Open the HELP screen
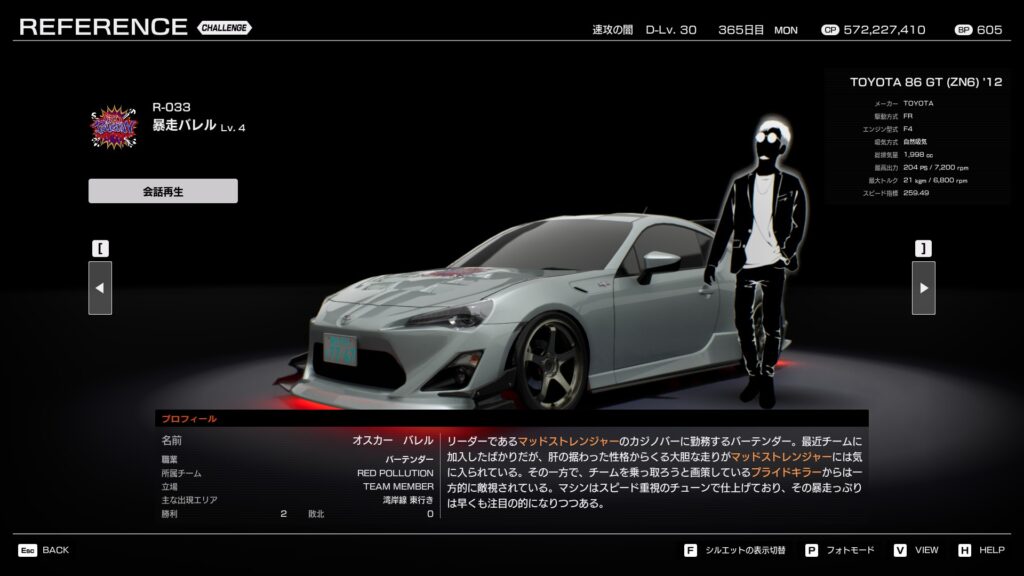 pyautogui.click(x=981, y=550)
